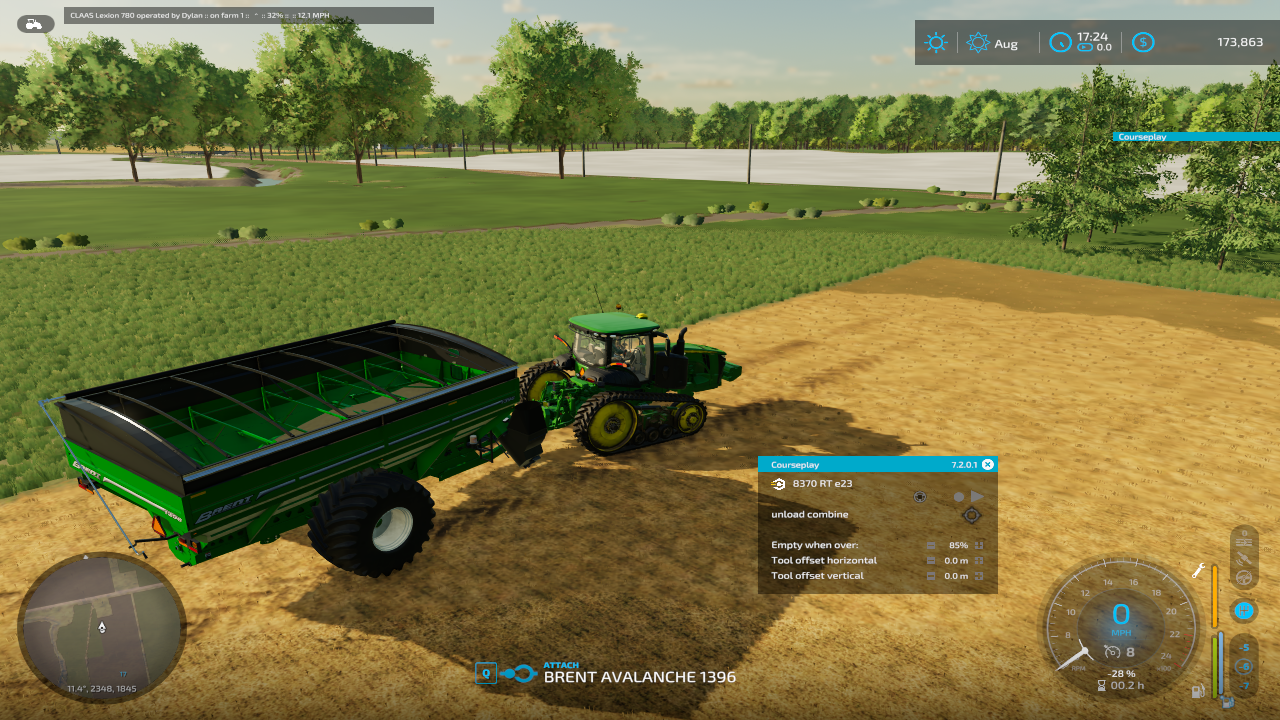Viewport: 1280px width, 720px height.
Task: Click the circular target icon left of record button
Action: point(920,496)
